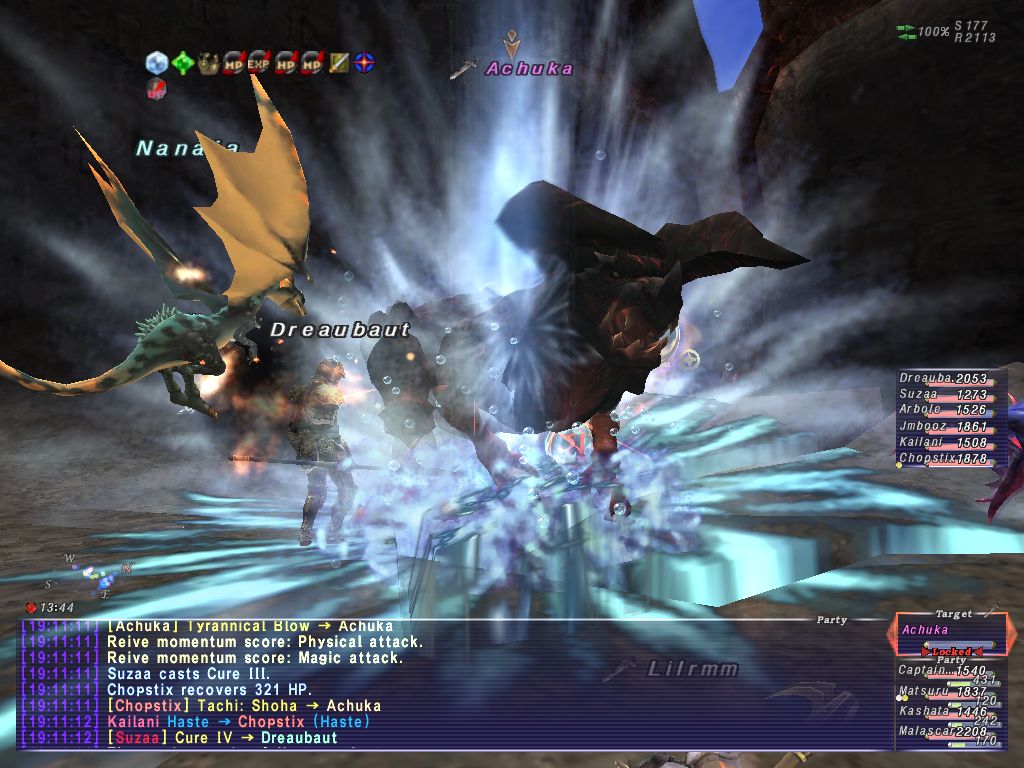This screenshot has height=768, width=1024.
Task: Select Jmbooz in the alliance list
Action: click(943, 427)
